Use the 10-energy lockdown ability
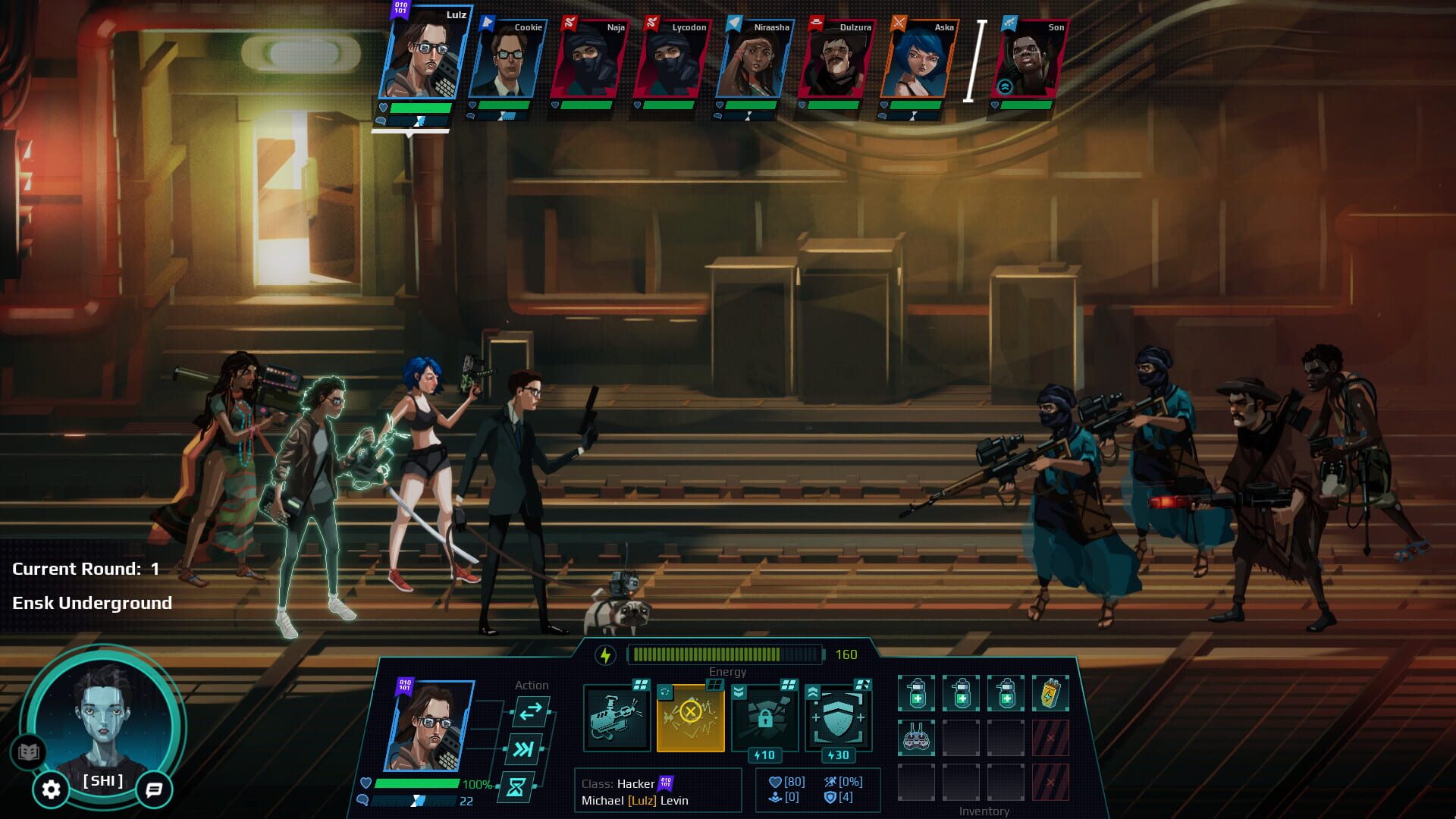The image size is (1456, 819). click(x=766, y=716)
